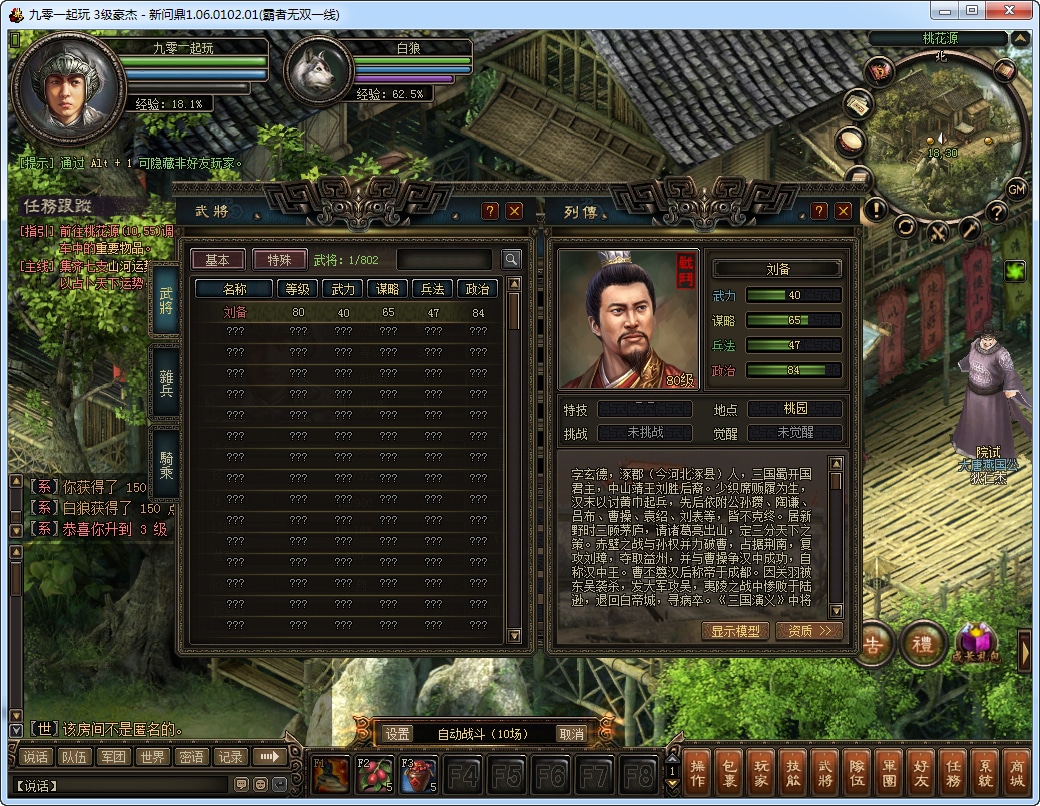Click the 显示模型 button
This screenshot has width=1040, height=806.
pyautogui.click(x=735, y=631)
